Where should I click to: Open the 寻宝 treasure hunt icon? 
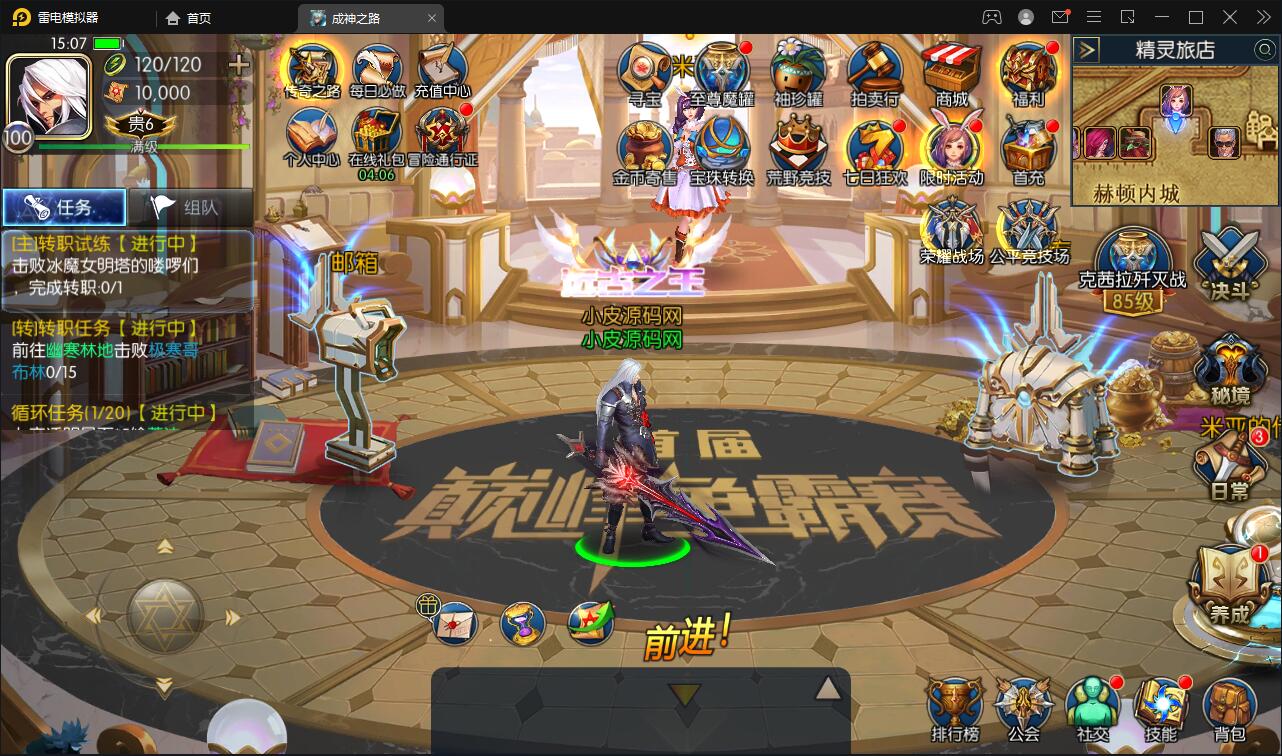pos(644,72)
